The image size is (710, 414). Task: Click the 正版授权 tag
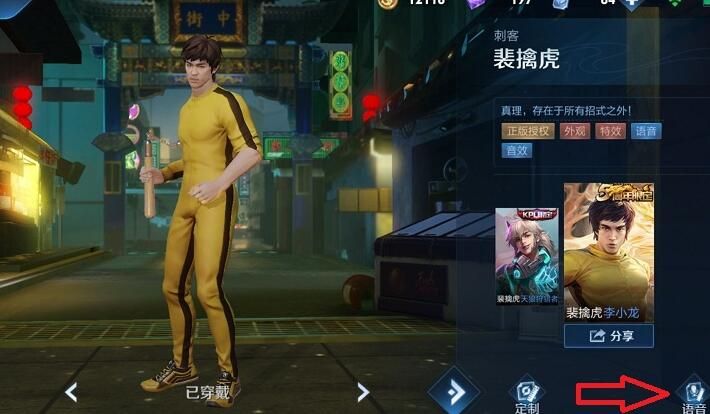(x=528, y=131)
